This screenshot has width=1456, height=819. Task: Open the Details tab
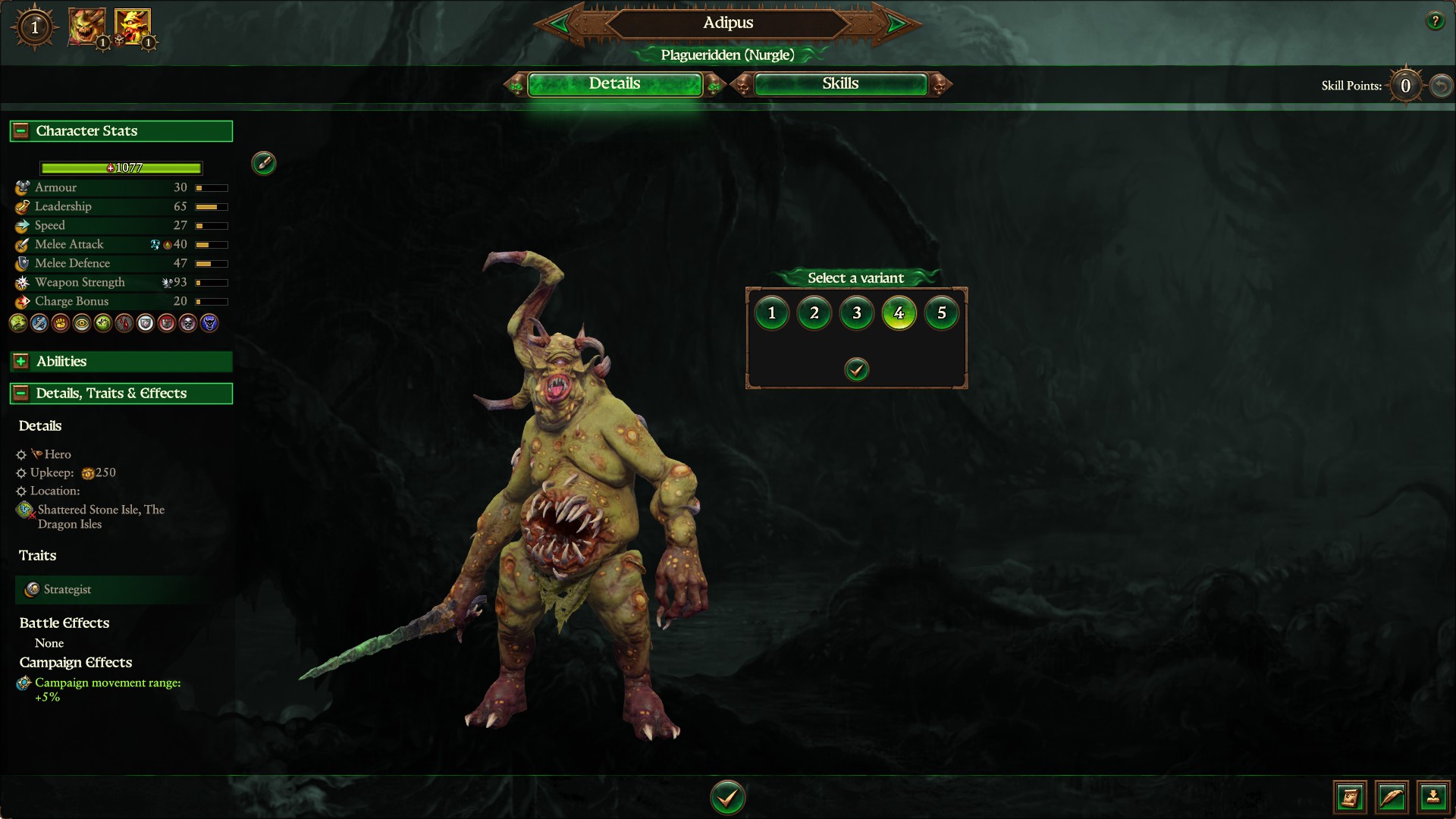tap(614, 84)
